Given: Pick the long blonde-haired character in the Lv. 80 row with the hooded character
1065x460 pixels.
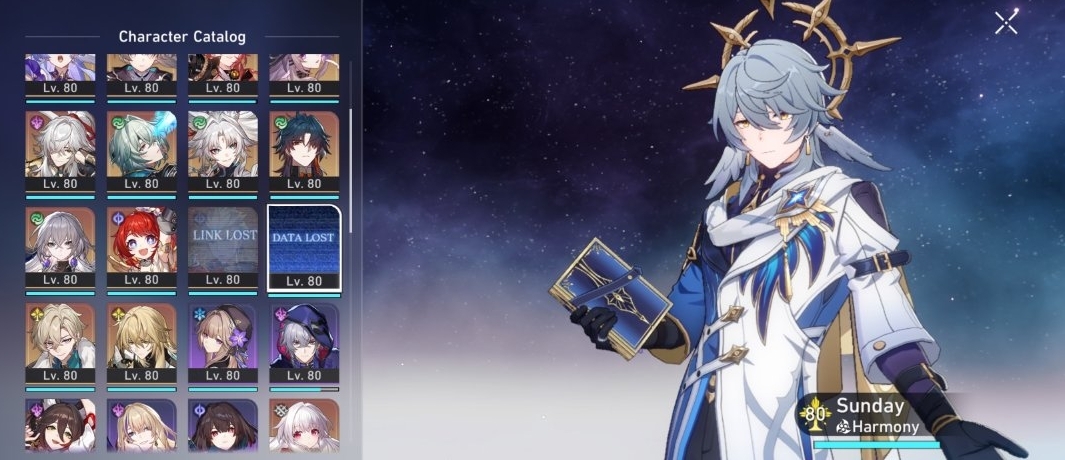Looking at the screenshot, I should [x=142, y=340].
